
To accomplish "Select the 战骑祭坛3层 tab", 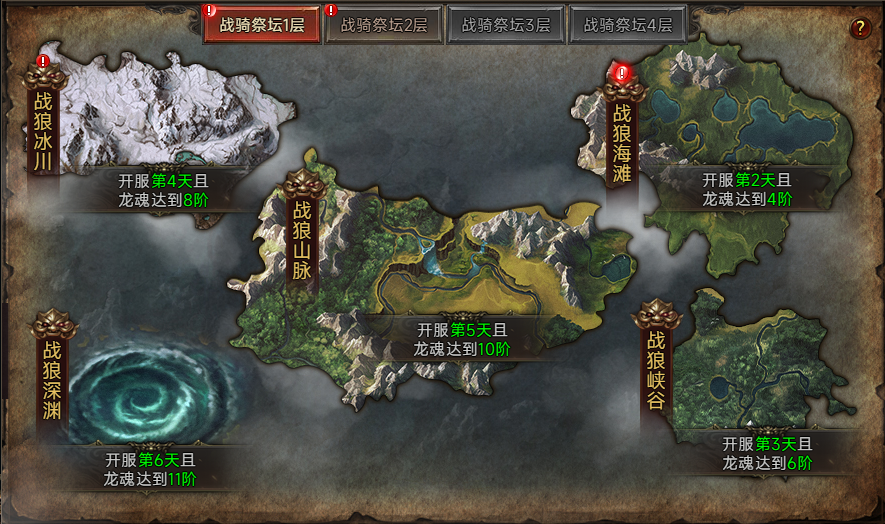I will point(506,25).
